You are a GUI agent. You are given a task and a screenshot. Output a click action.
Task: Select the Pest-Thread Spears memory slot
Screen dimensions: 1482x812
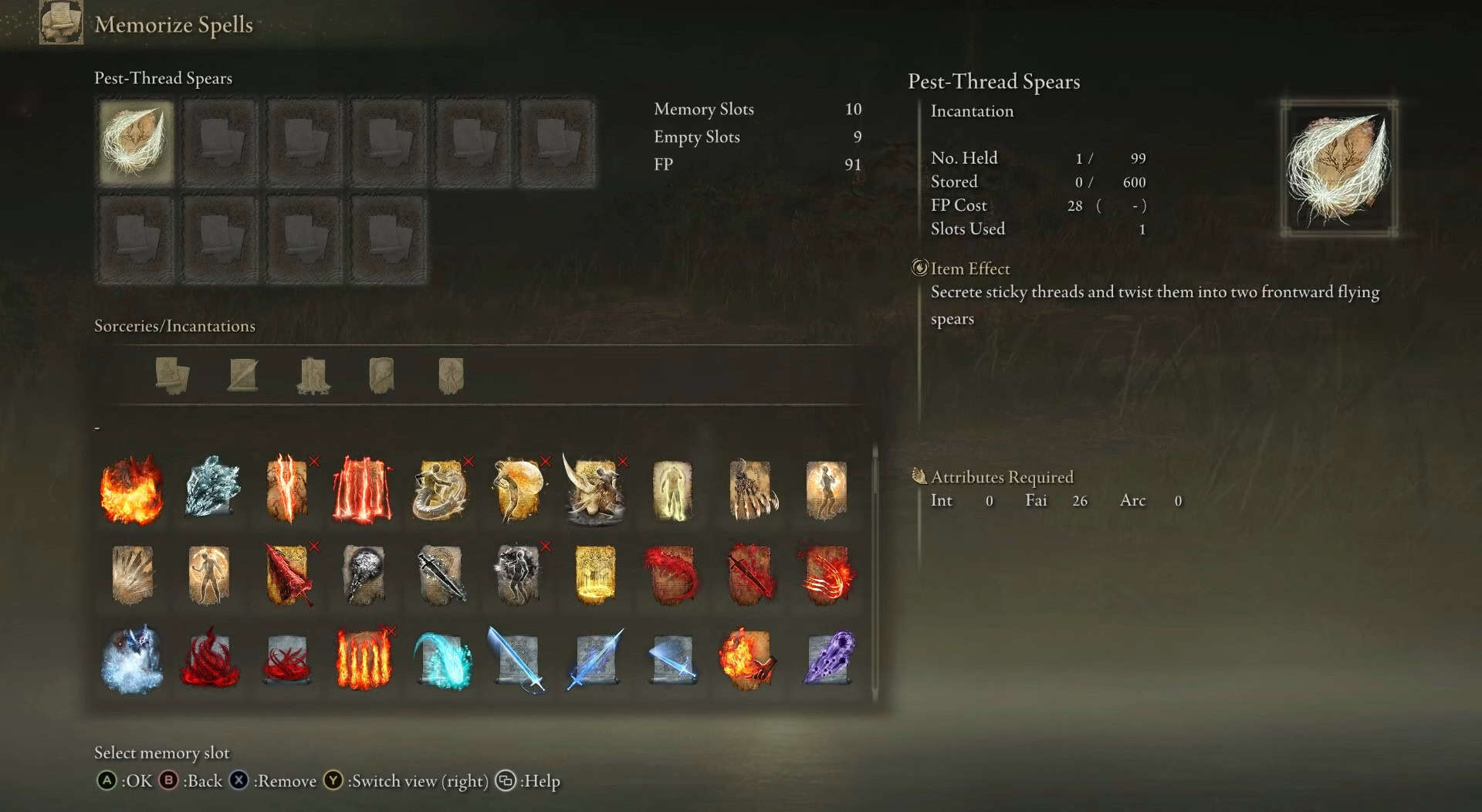[x=136, y=143]
